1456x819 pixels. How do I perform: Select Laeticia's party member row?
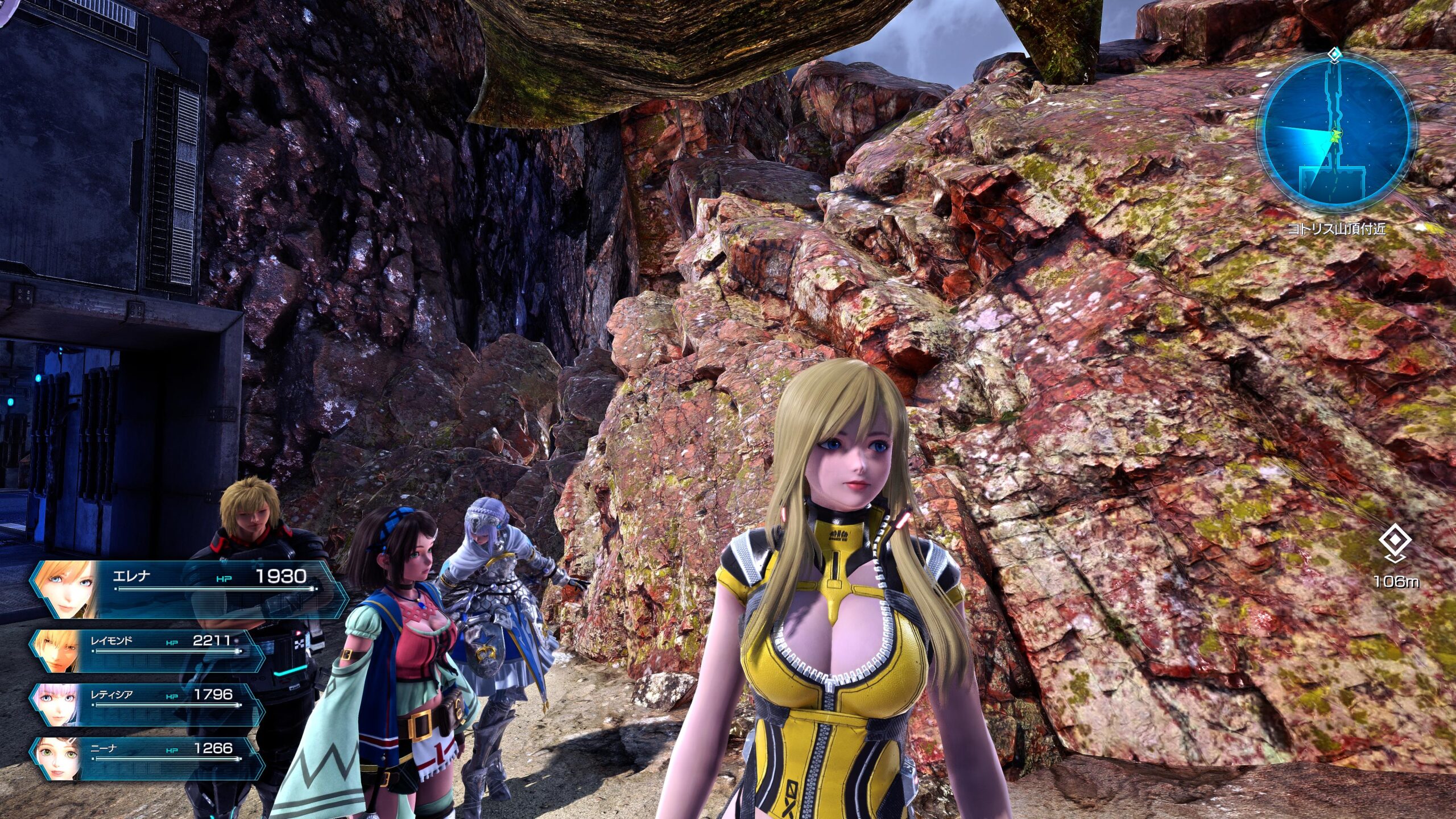coord(148,704)
